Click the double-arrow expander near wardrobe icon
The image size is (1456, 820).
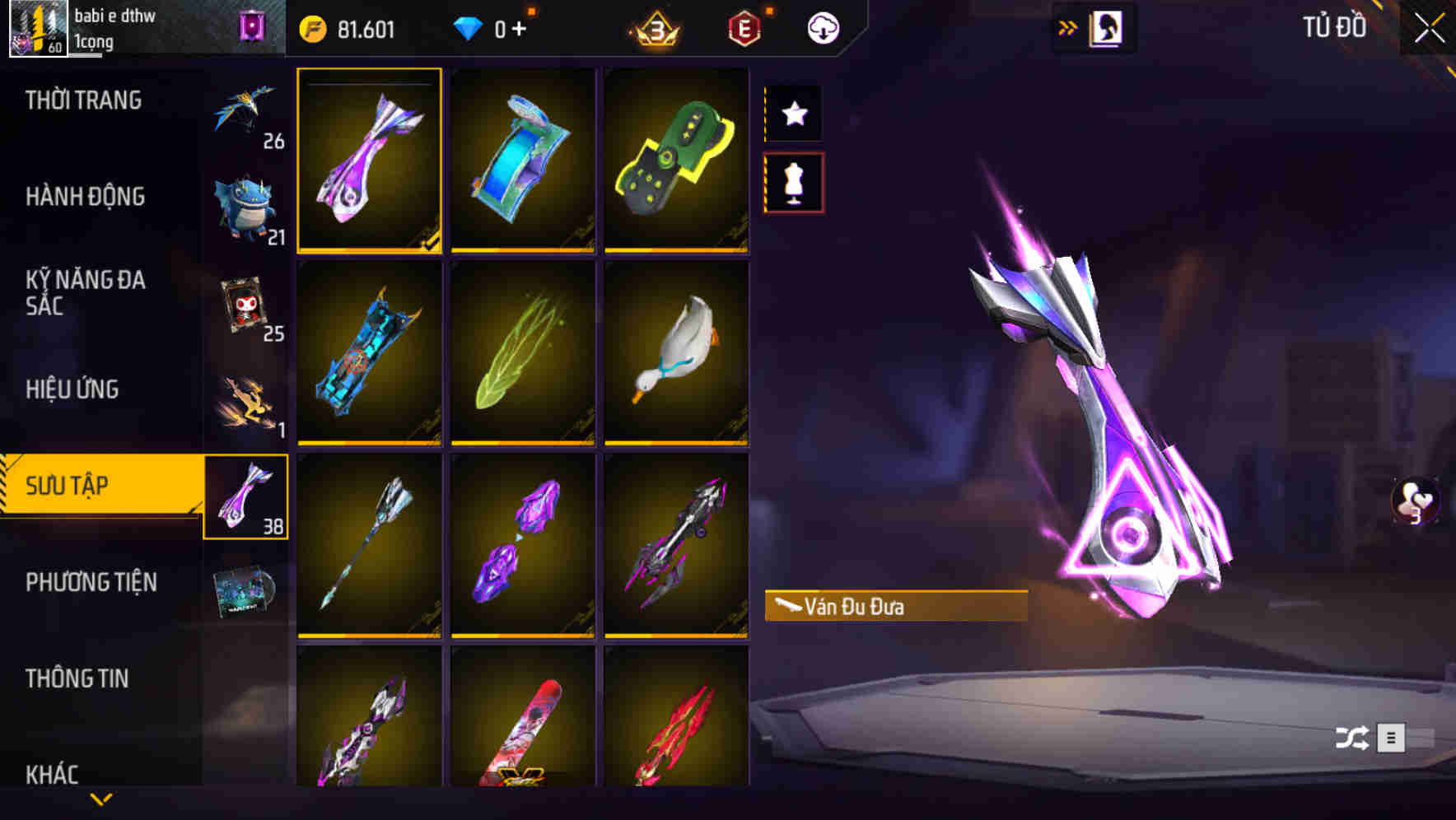[x=1068, y=26]
